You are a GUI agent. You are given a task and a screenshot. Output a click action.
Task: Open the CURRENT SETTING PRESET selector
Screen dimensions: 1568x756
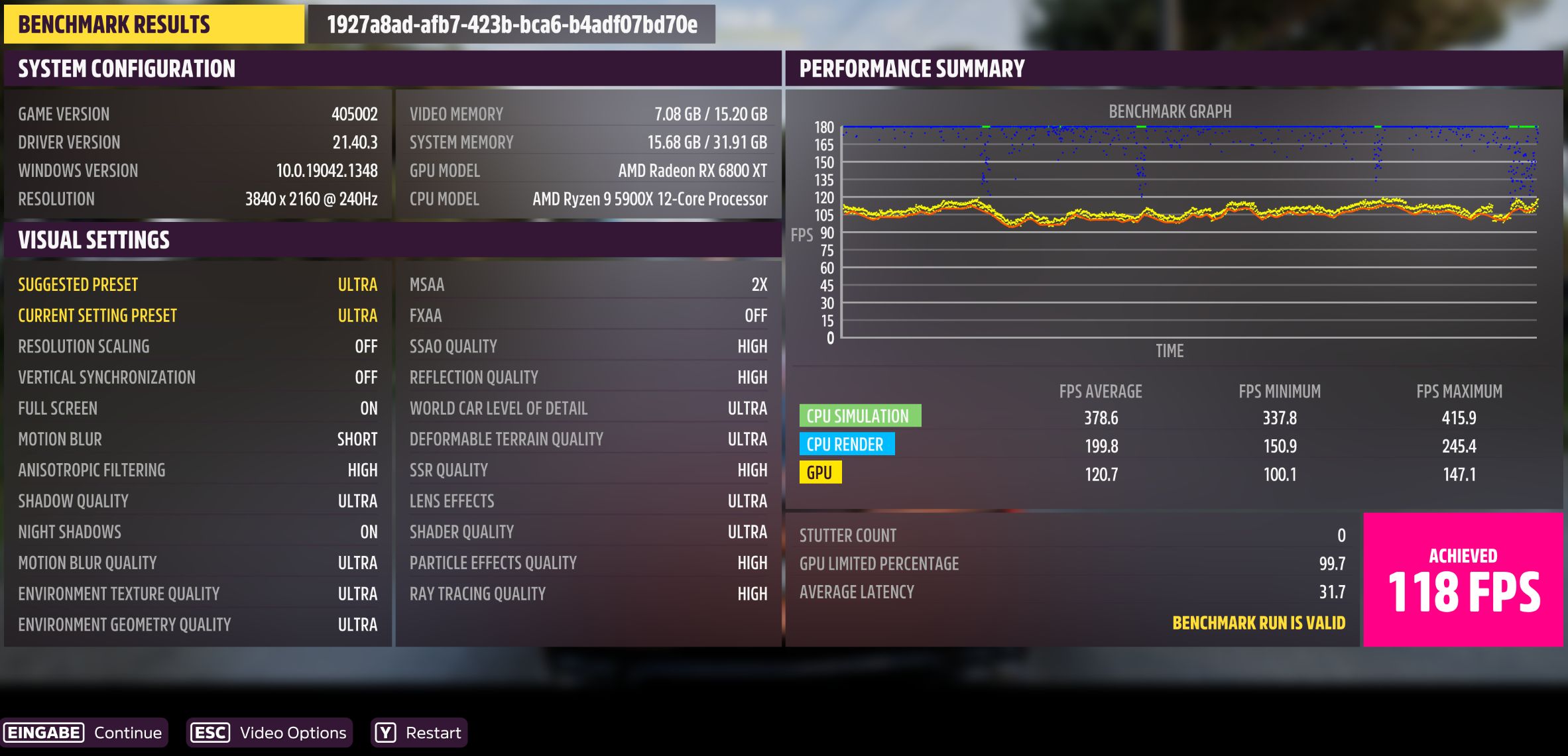[197, 315]
